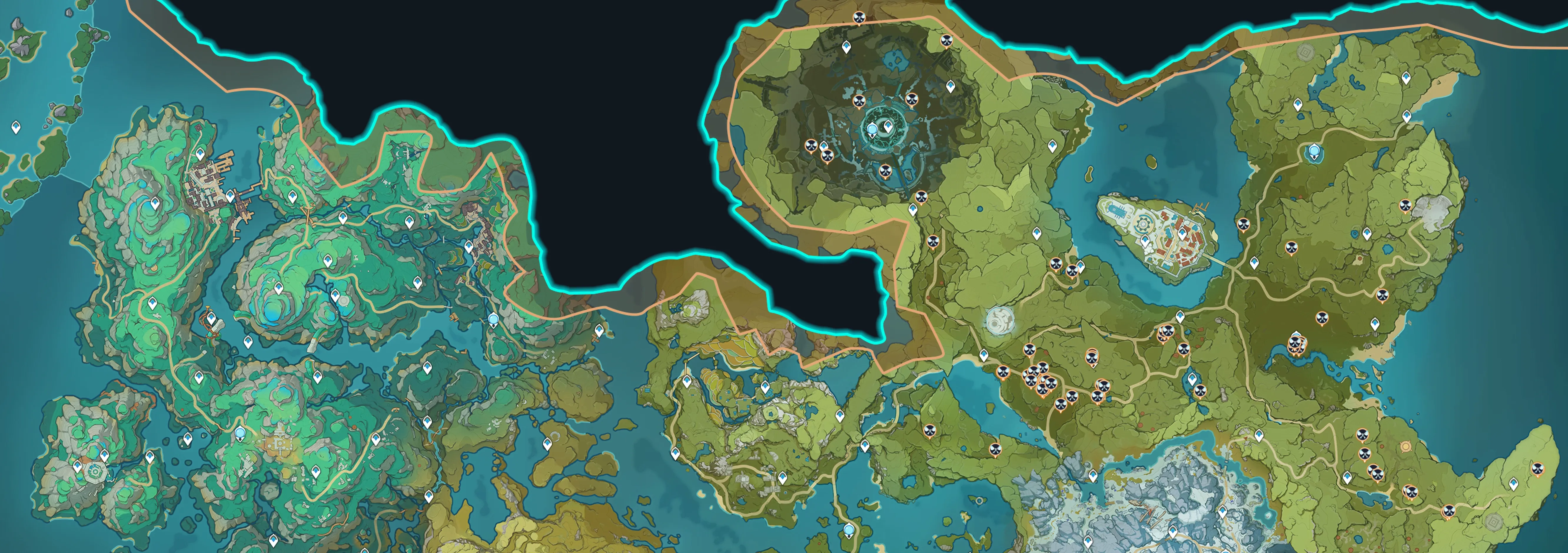This screenshot has height=553, width=1568.
Task: Select the winged insect marker on the ruins' top border line
Action: click(859, 18)
